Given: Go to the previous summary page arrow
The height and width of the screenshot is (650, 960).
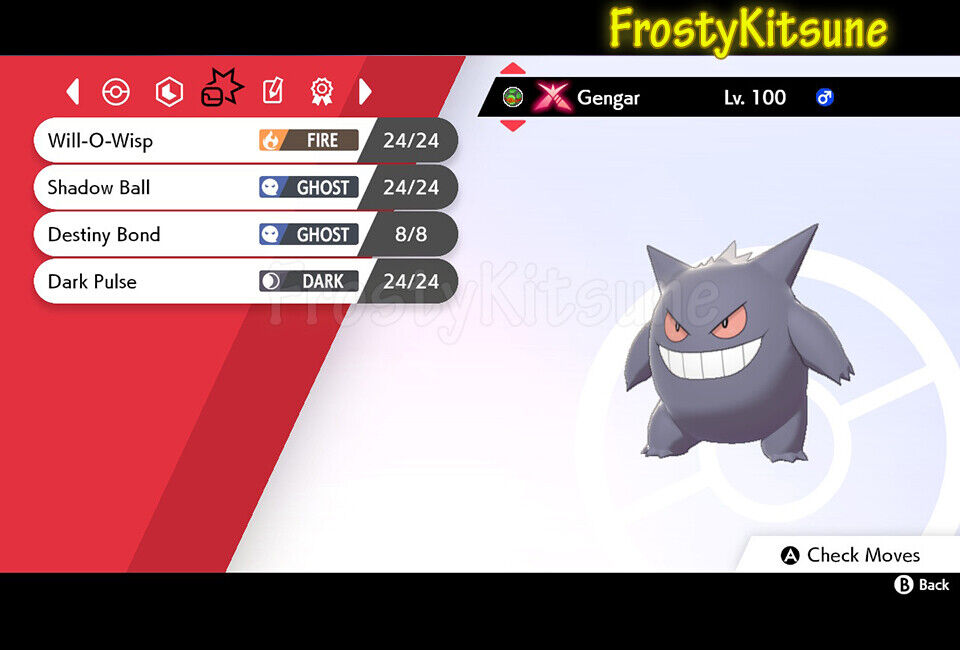Looking at the screenshot, I should coord(73,92).
